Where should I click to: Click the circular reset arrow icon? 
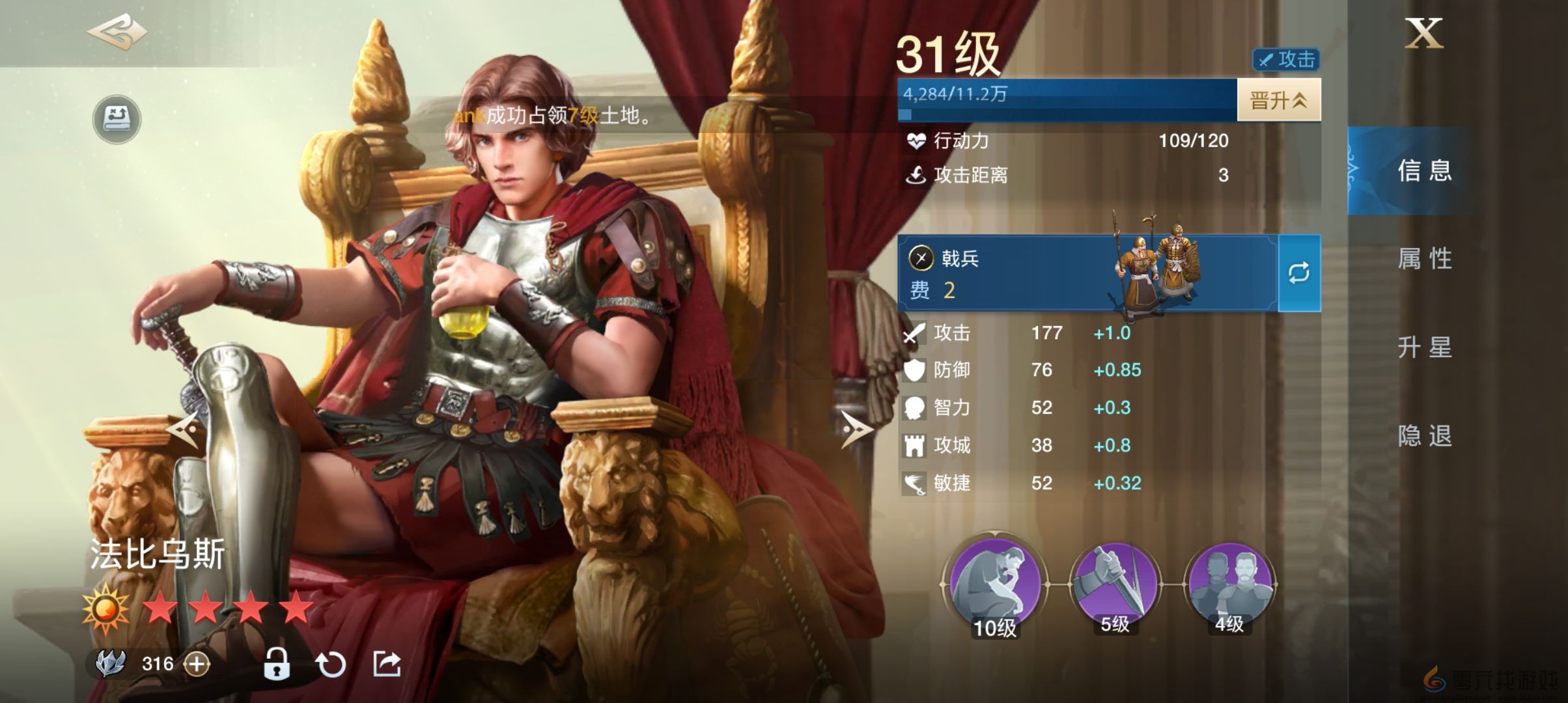pos(331,665)
